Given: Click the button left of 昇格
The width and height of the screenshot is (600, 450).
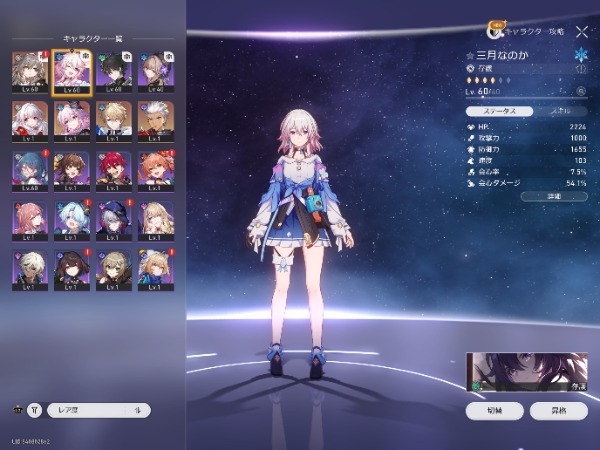Looking at the screenshot, I should pyautogui.click(x=495, y=410).
